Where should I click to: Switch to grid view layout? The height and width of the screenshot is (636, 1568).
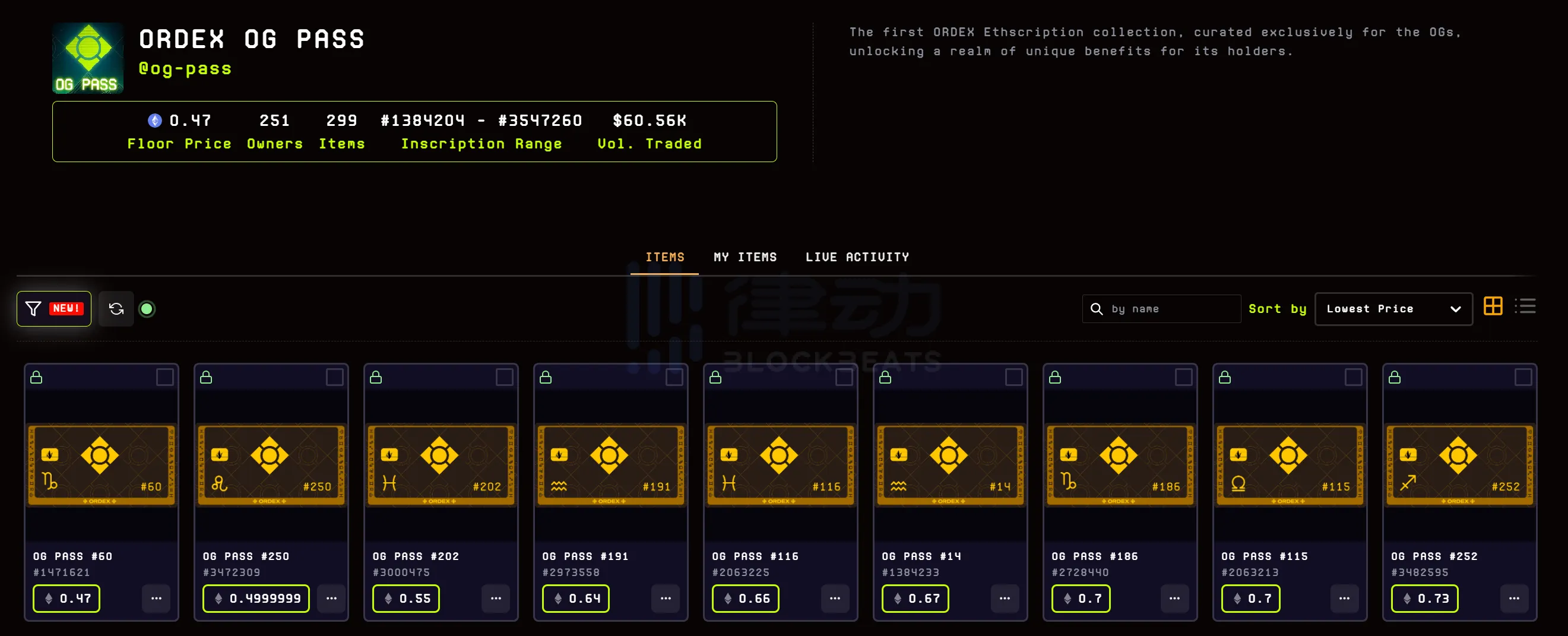pos(1493,306)
